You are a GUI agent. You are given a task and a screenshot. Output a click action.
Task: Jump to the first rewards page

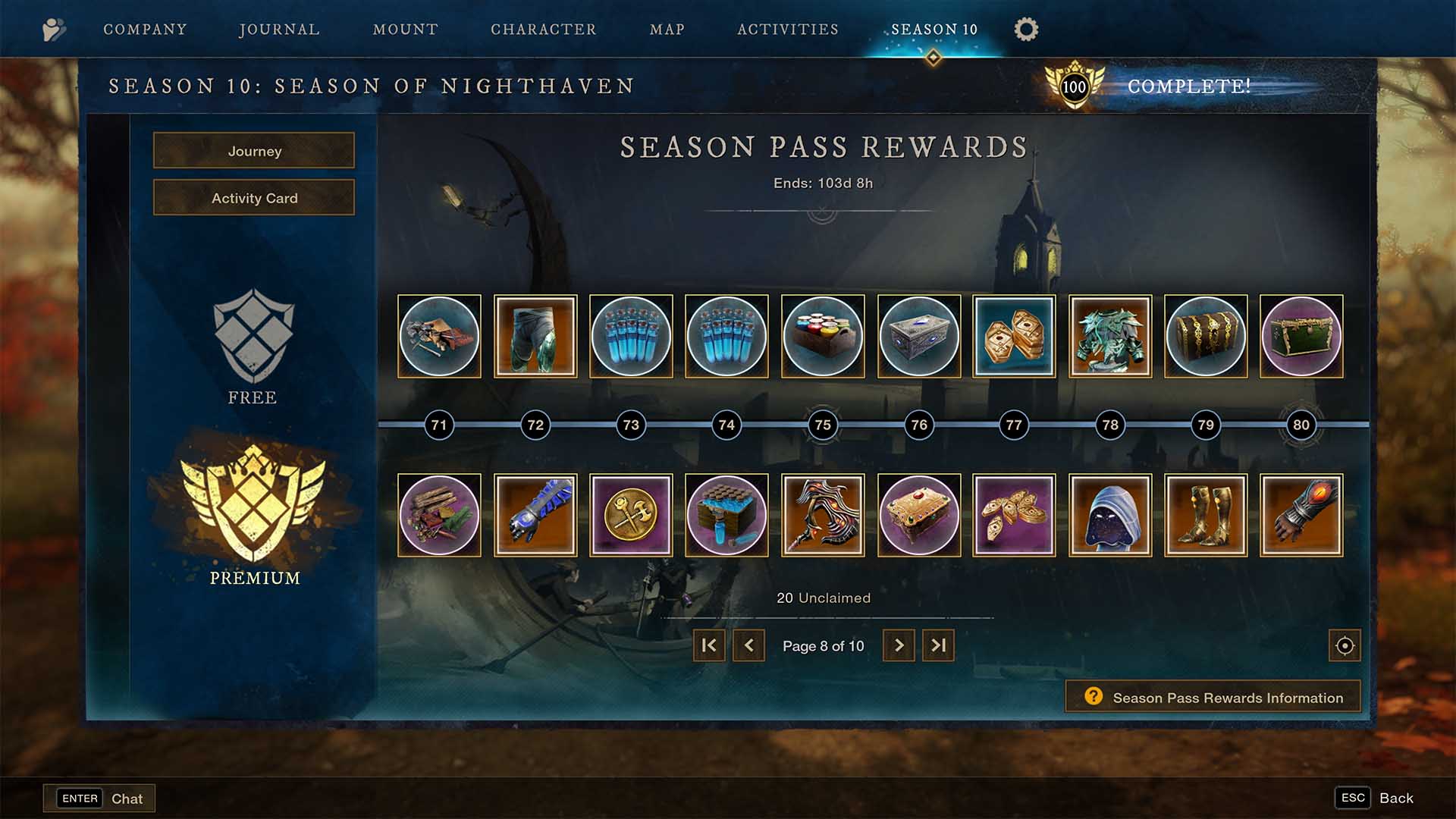(x=709, y=645)
